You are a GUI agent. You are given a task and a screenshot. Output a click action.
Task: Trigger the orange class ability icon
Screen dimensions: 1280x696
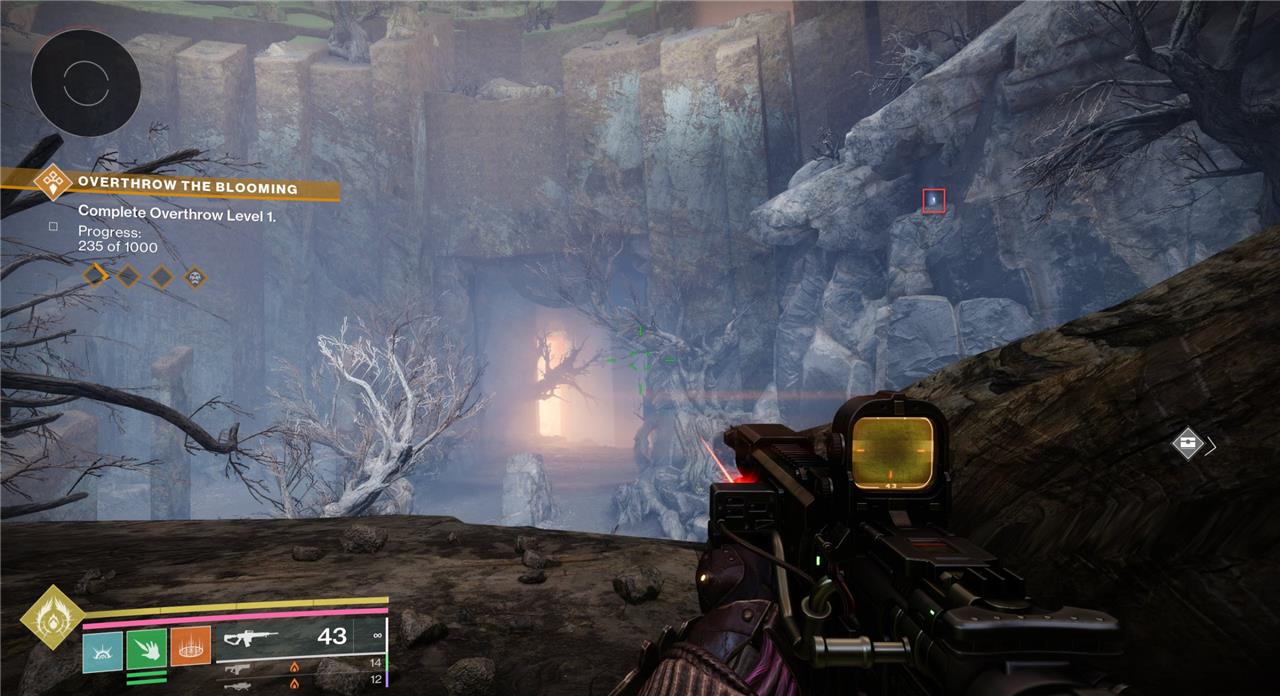point(190,647)
